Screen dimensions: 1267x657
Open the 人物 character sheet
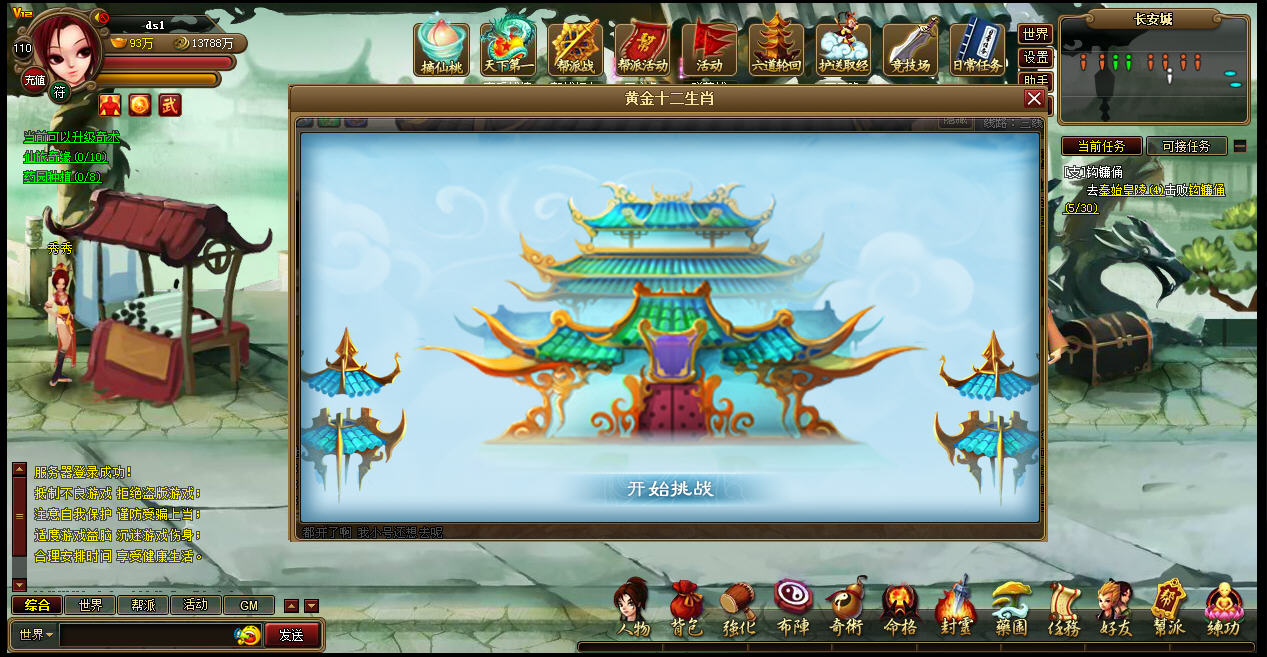point(633,609)
